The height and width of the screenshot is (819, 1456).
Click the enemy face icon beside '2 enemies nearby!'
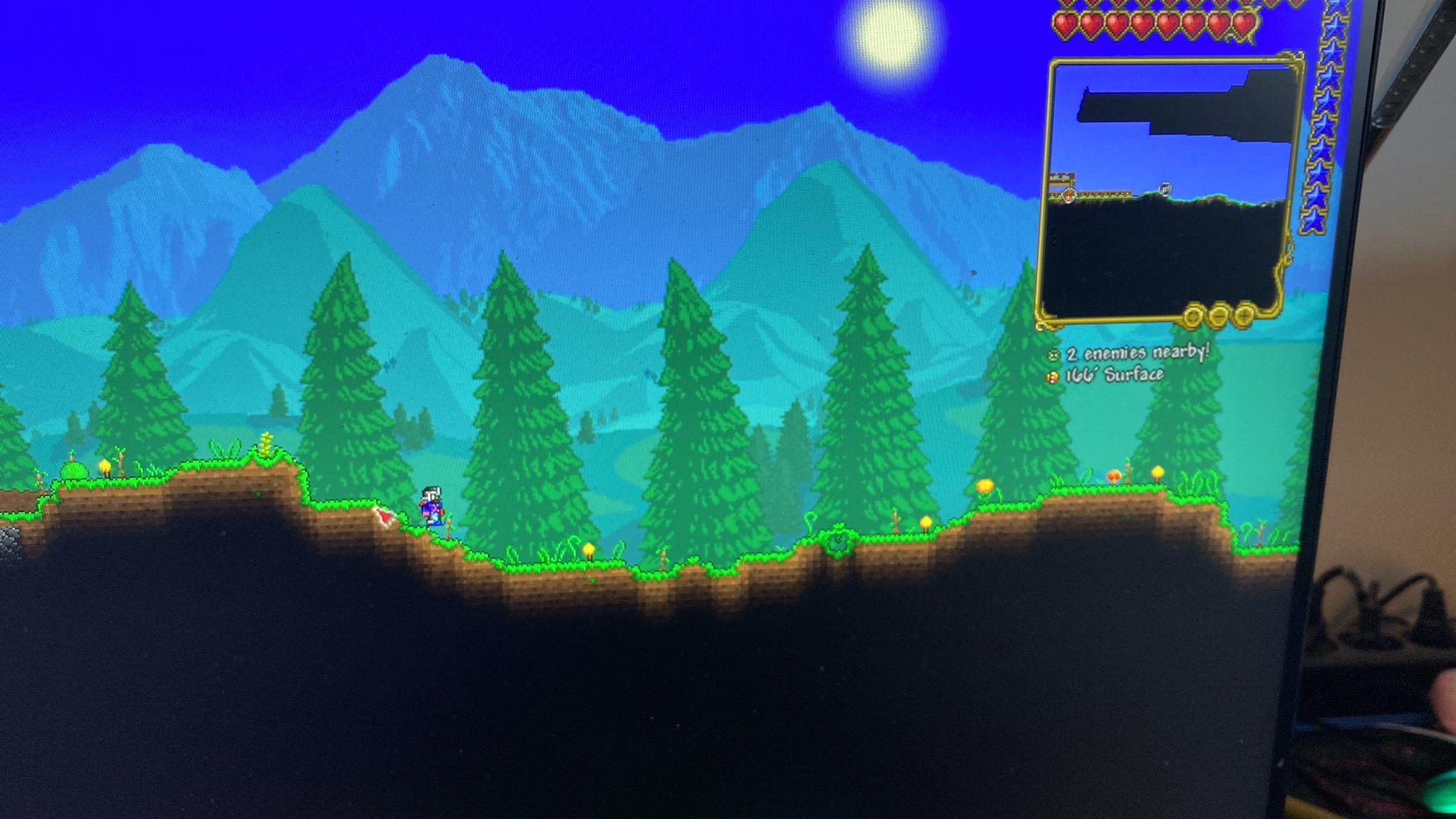tap(1053, 355)
